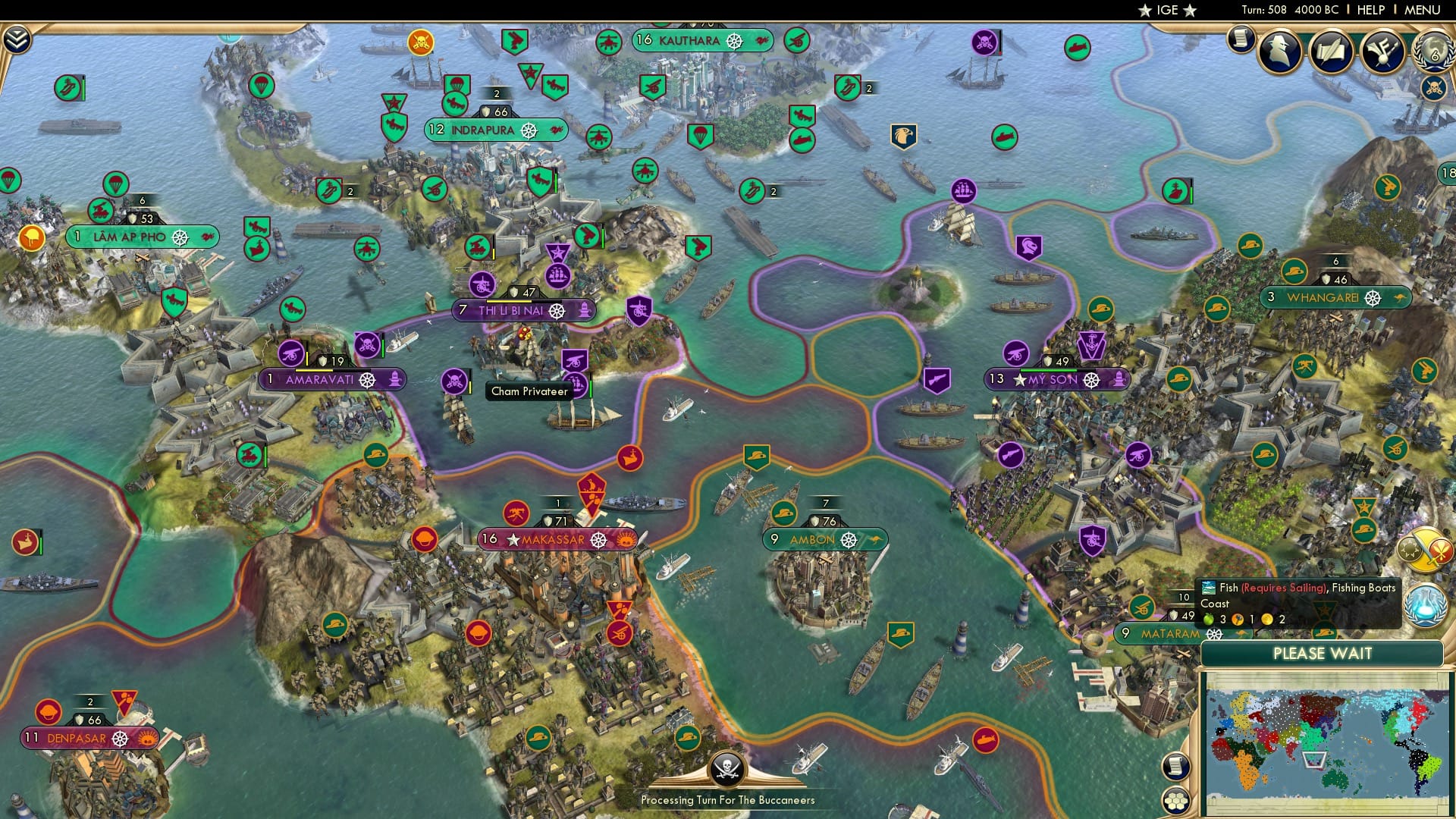Click the Cham Privateer unit label

[x=529, y=391]
